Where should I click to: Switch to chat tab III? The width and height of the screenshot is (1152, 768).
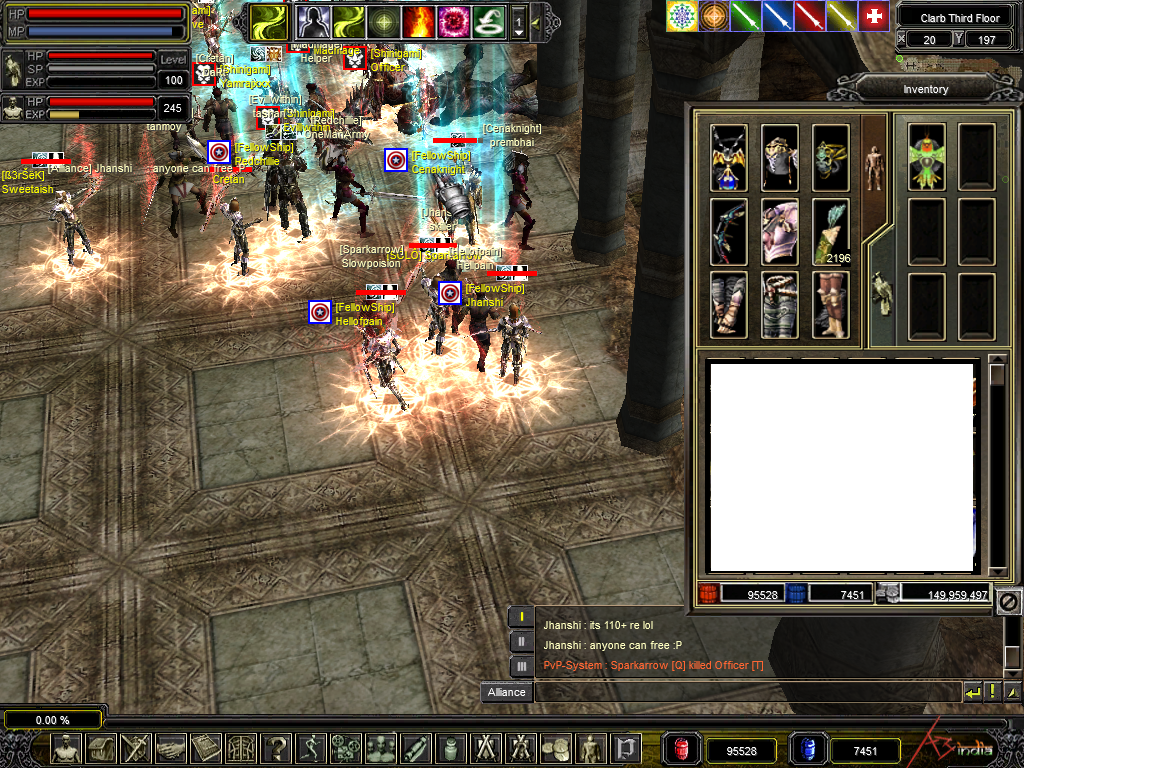coord(521,666)
